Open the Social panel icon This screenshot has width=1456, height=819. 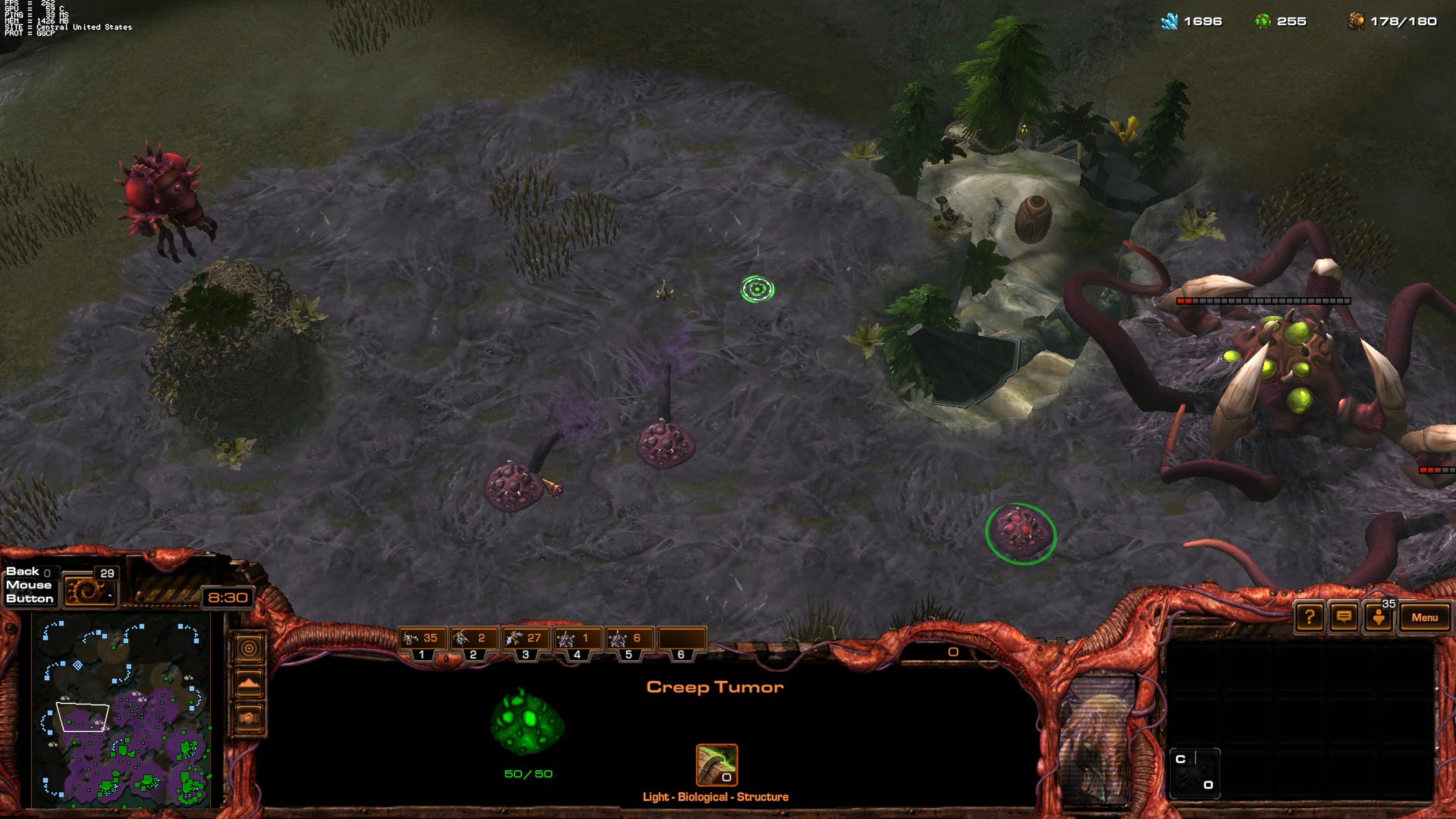pyautogui.click(x=1378, y=618)
